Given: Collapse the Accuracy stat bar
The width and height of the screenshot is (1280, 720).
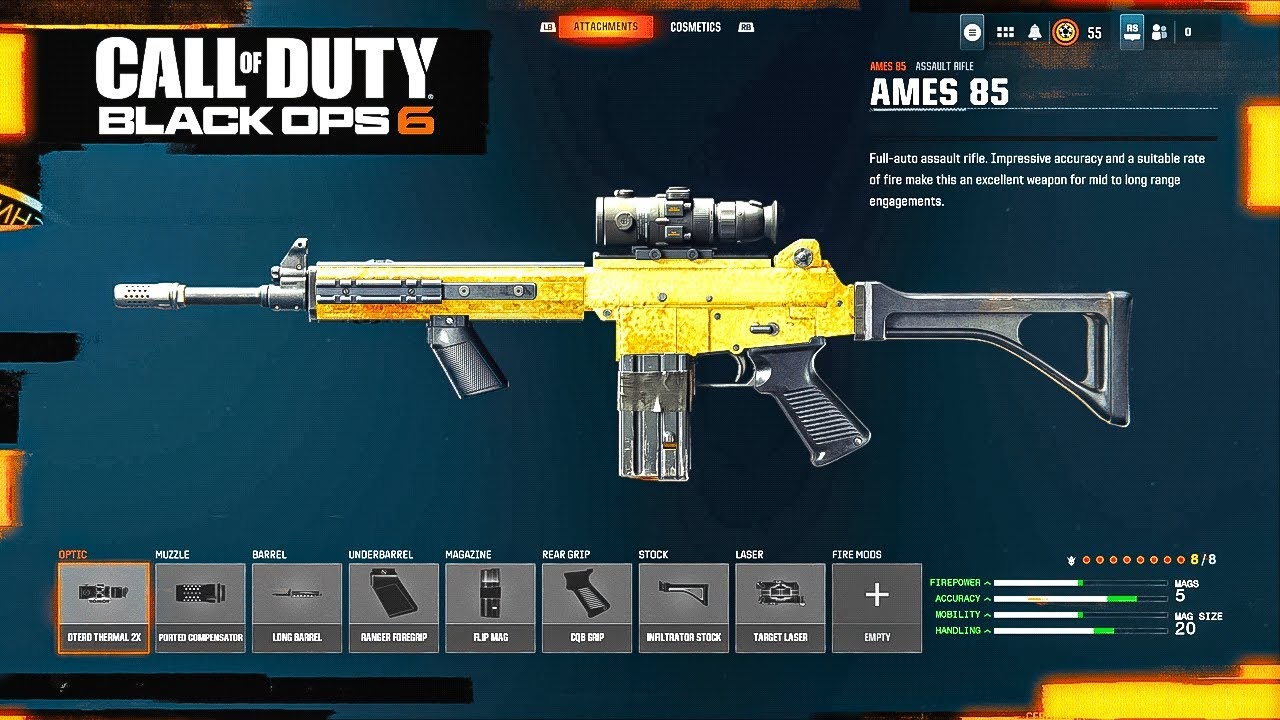Looking at the screenshot, I should (988, 597).
